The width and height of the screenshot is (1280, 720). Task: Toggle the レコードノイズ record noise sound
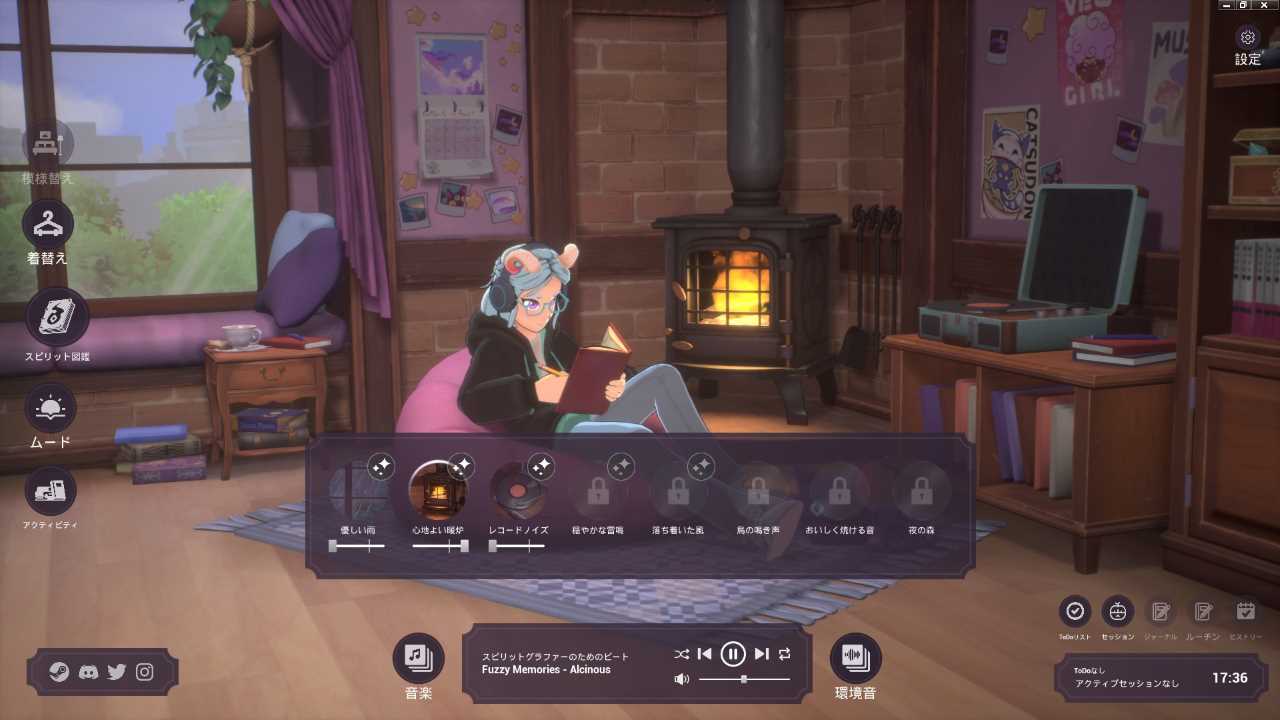(x=519, y=491)
